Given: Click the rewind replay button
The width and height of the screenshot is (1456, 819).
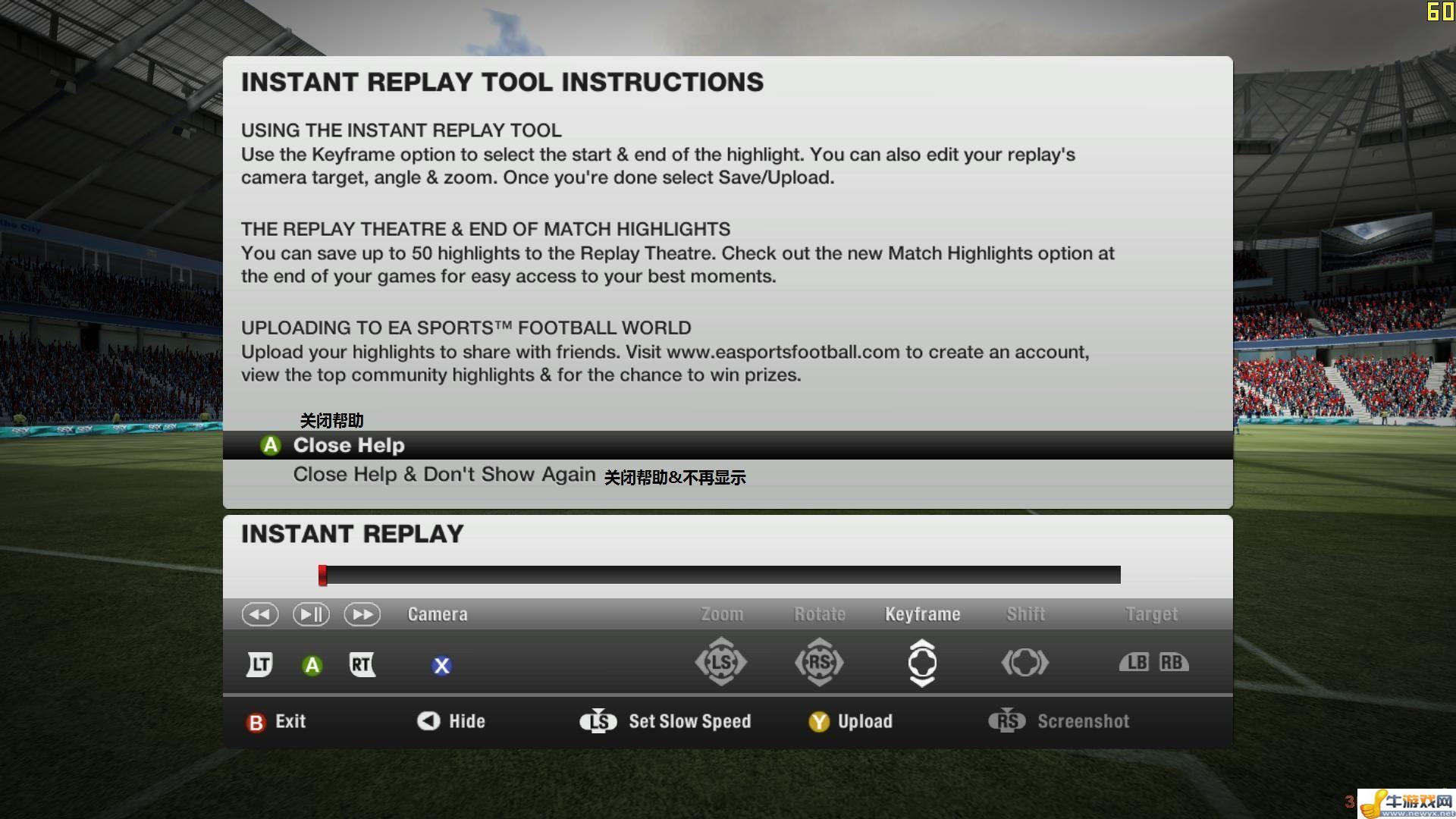Looking at the screenshot, I should click(259, 614).
